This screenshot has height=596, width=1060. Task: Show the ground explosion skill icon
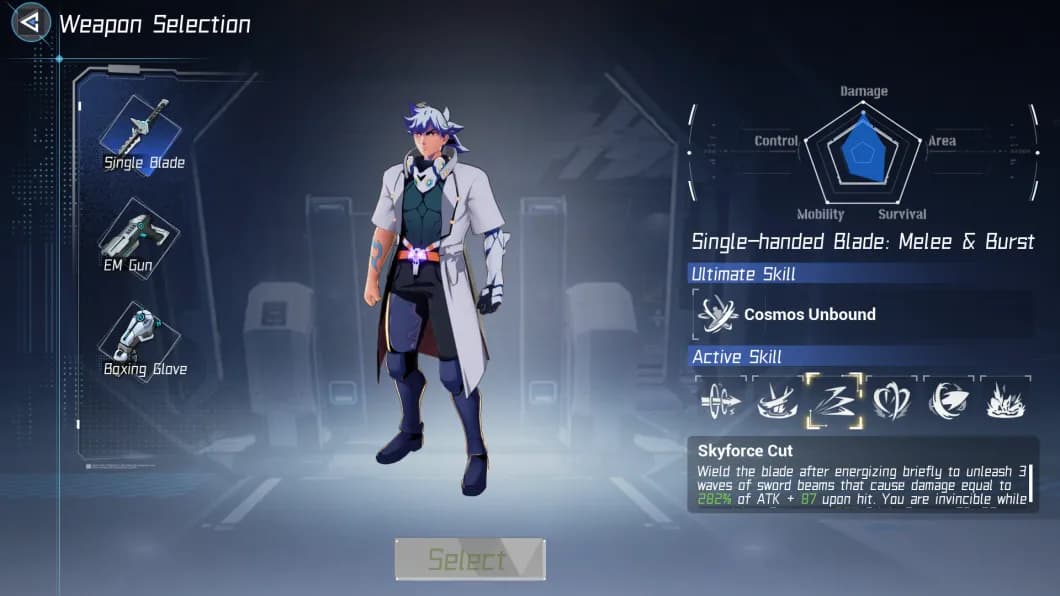[1004, 402]
